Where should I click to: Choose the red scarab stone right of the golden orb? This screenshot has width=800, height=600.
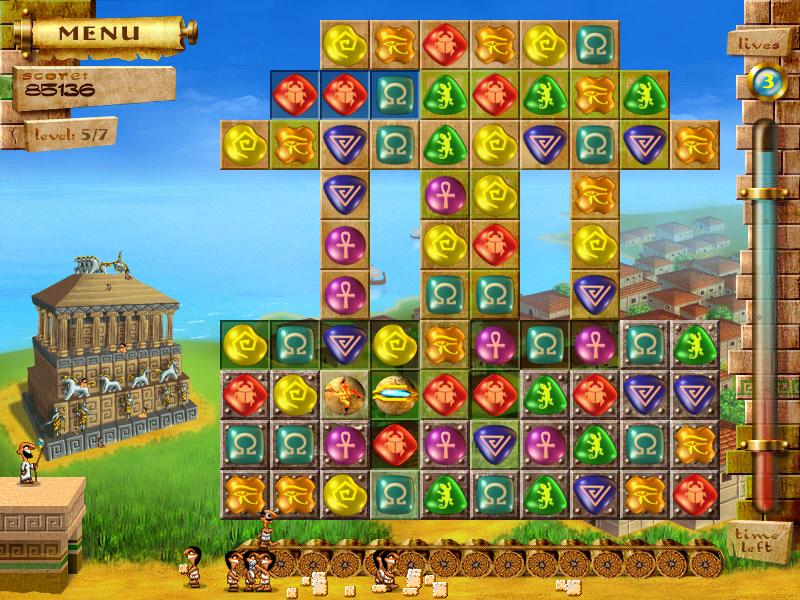pyautogui.click(x=444, y=391)
